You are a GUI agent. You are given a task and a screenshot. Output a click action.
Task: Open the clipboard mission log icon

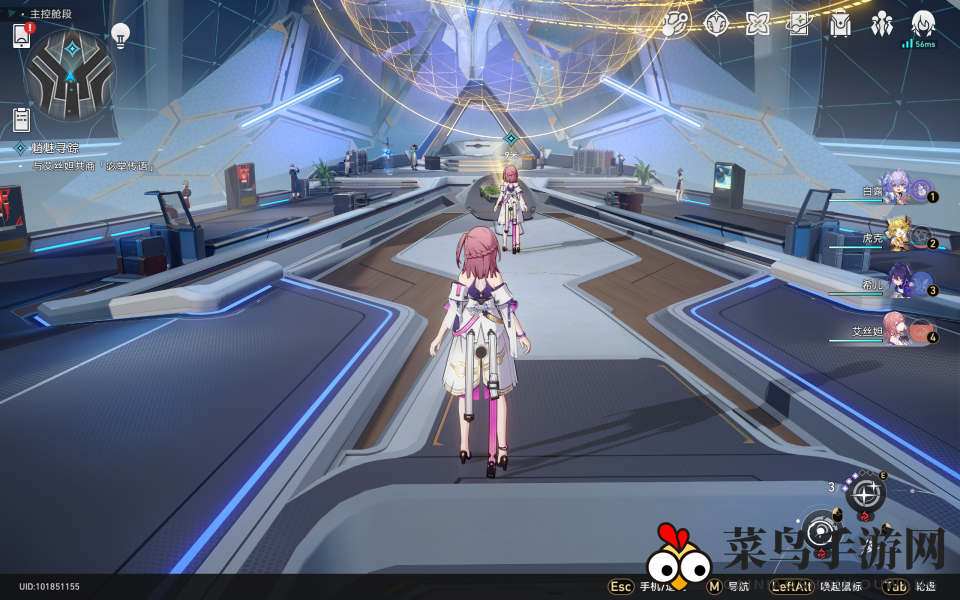(21, 119)
